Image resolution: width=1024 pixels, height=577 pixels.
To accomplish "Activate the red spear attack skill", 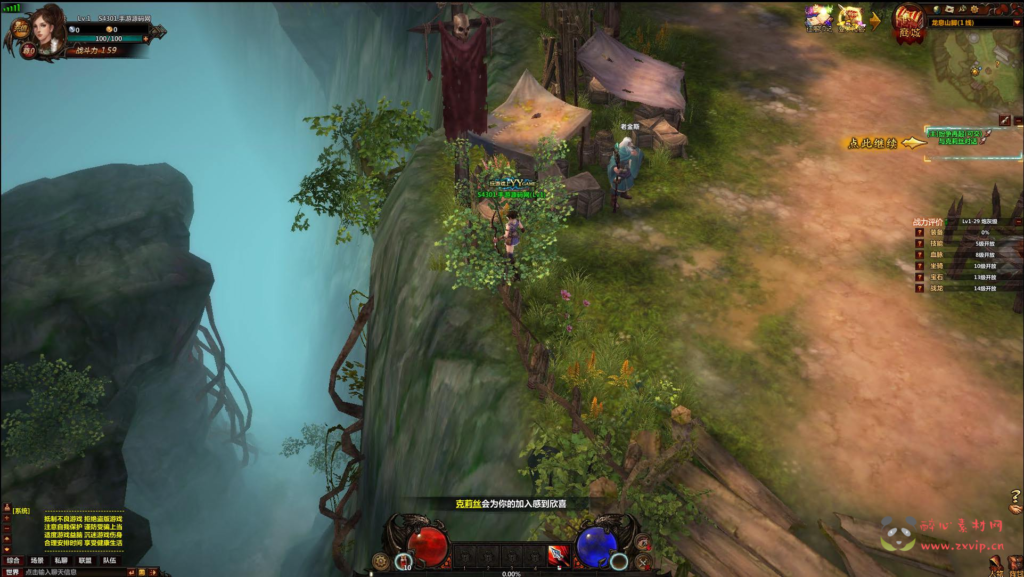I will tap(557, 554).
